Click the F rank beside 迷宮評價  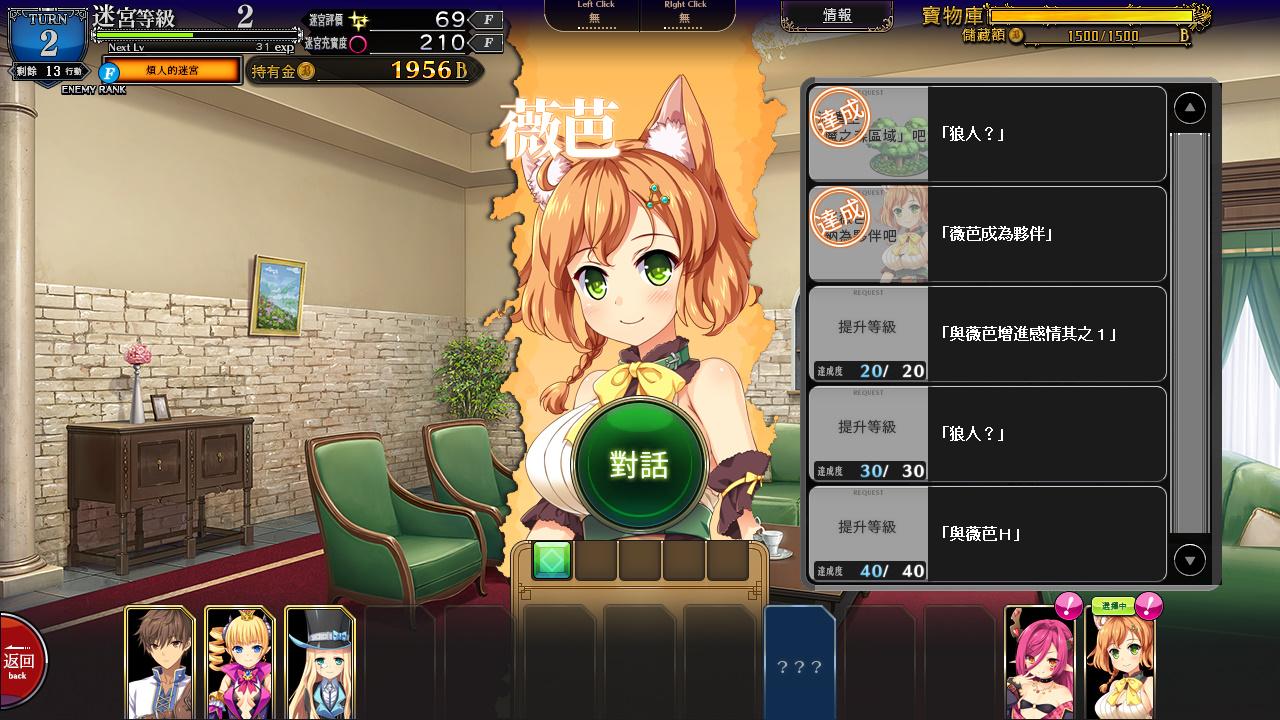(x=487, y=19)
